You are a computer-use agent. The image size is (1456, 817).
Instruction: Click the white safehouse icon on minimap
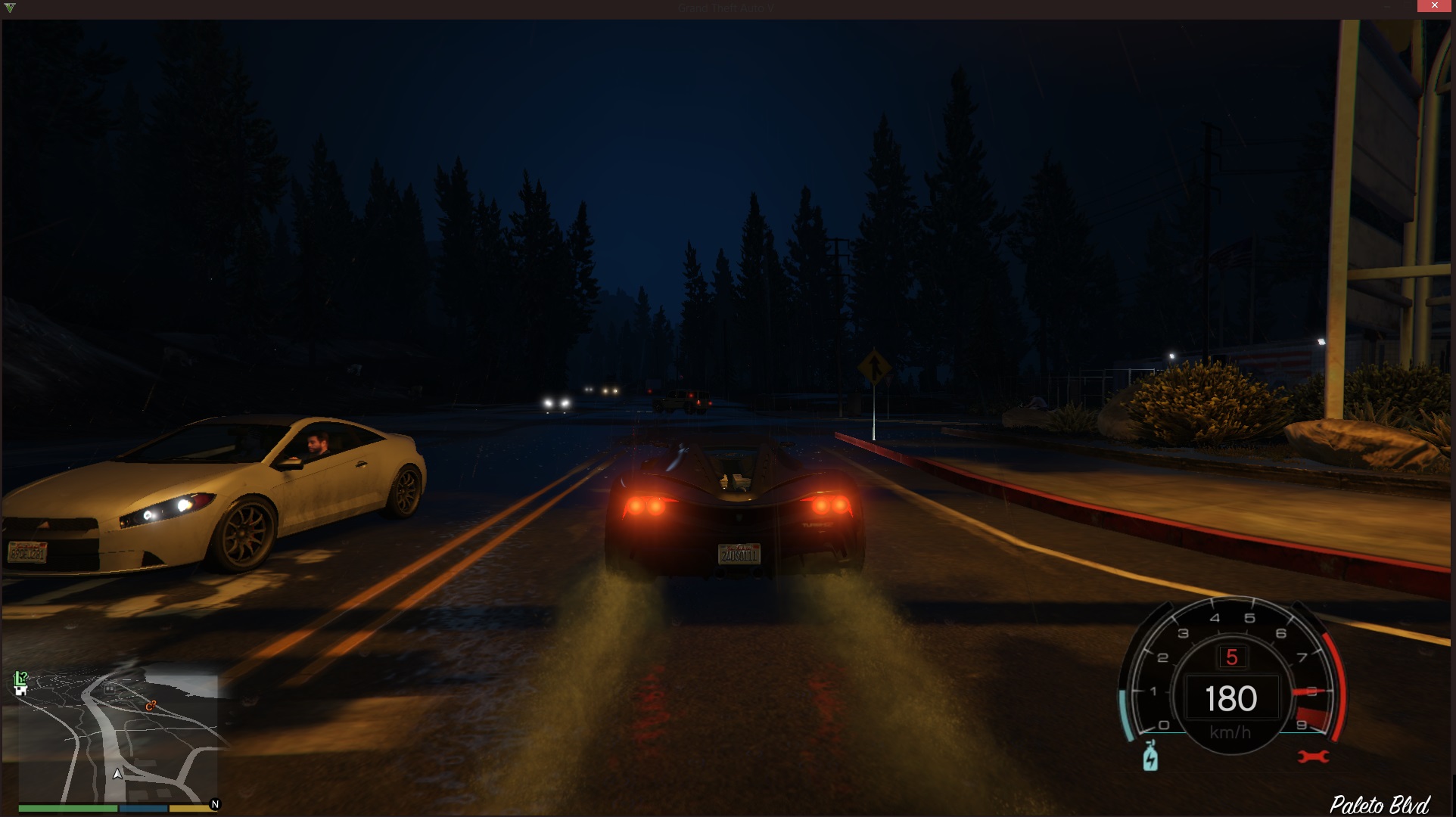tap(21, 690)
